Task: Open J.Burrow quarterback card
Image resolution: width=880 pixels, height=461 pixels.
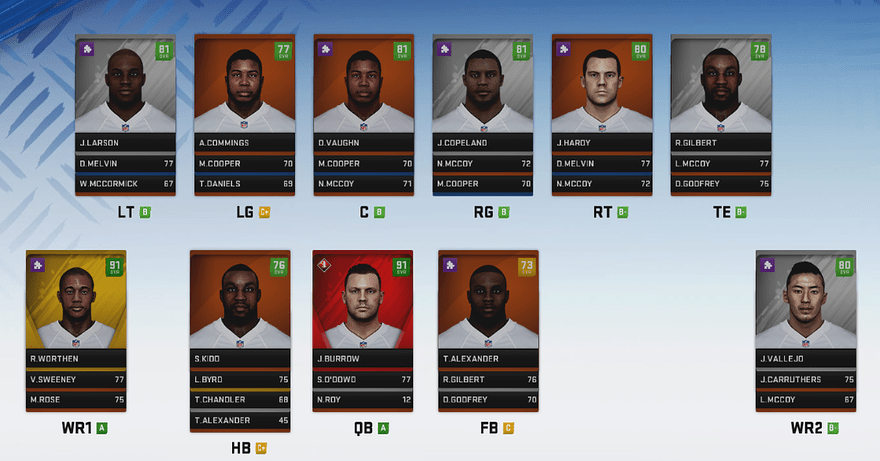Action: pos(362,308)
